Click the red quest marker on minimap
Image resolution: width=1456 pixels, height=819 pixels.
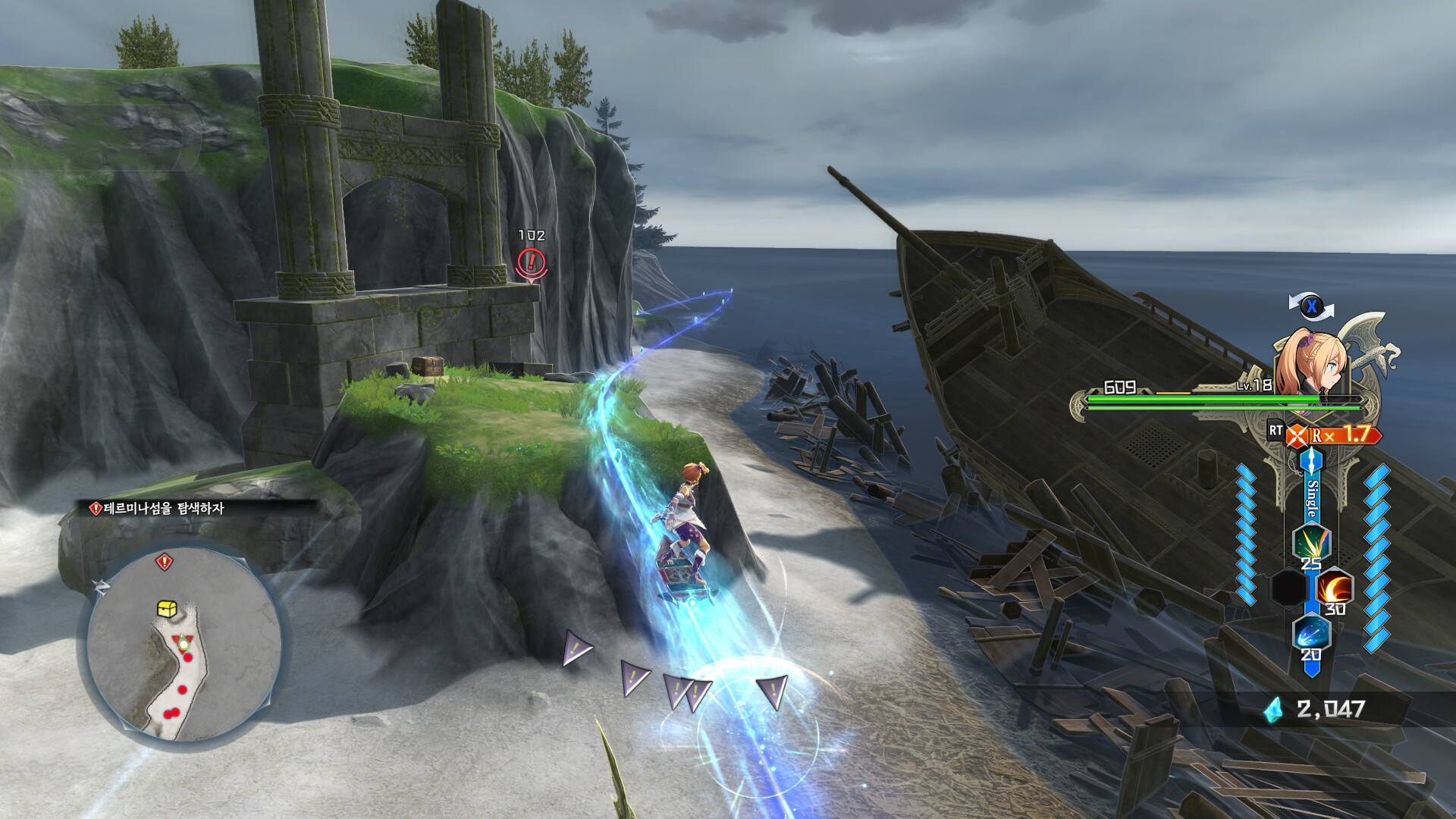[164, 562]
